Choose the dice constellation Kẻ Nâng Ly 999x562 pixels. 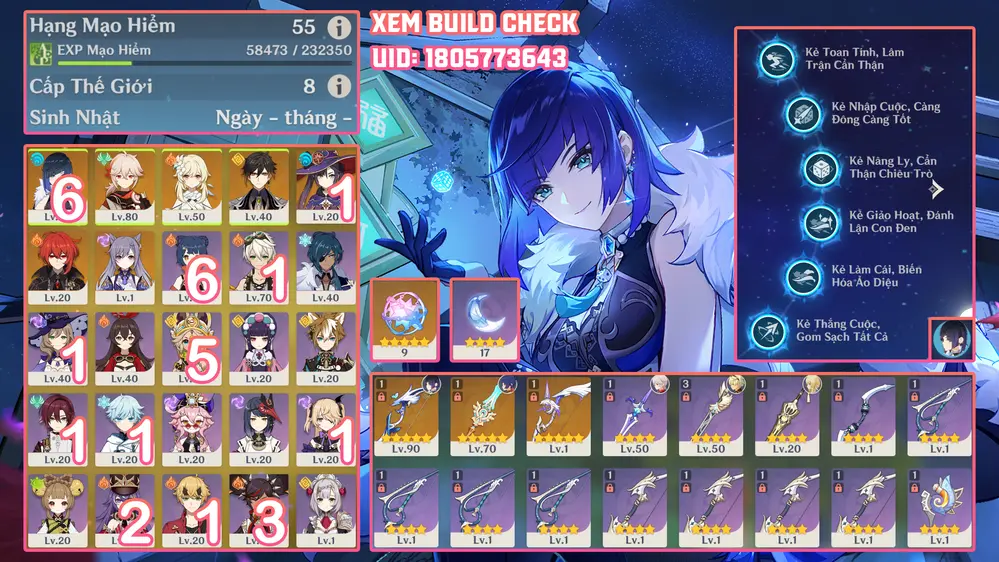820,168
